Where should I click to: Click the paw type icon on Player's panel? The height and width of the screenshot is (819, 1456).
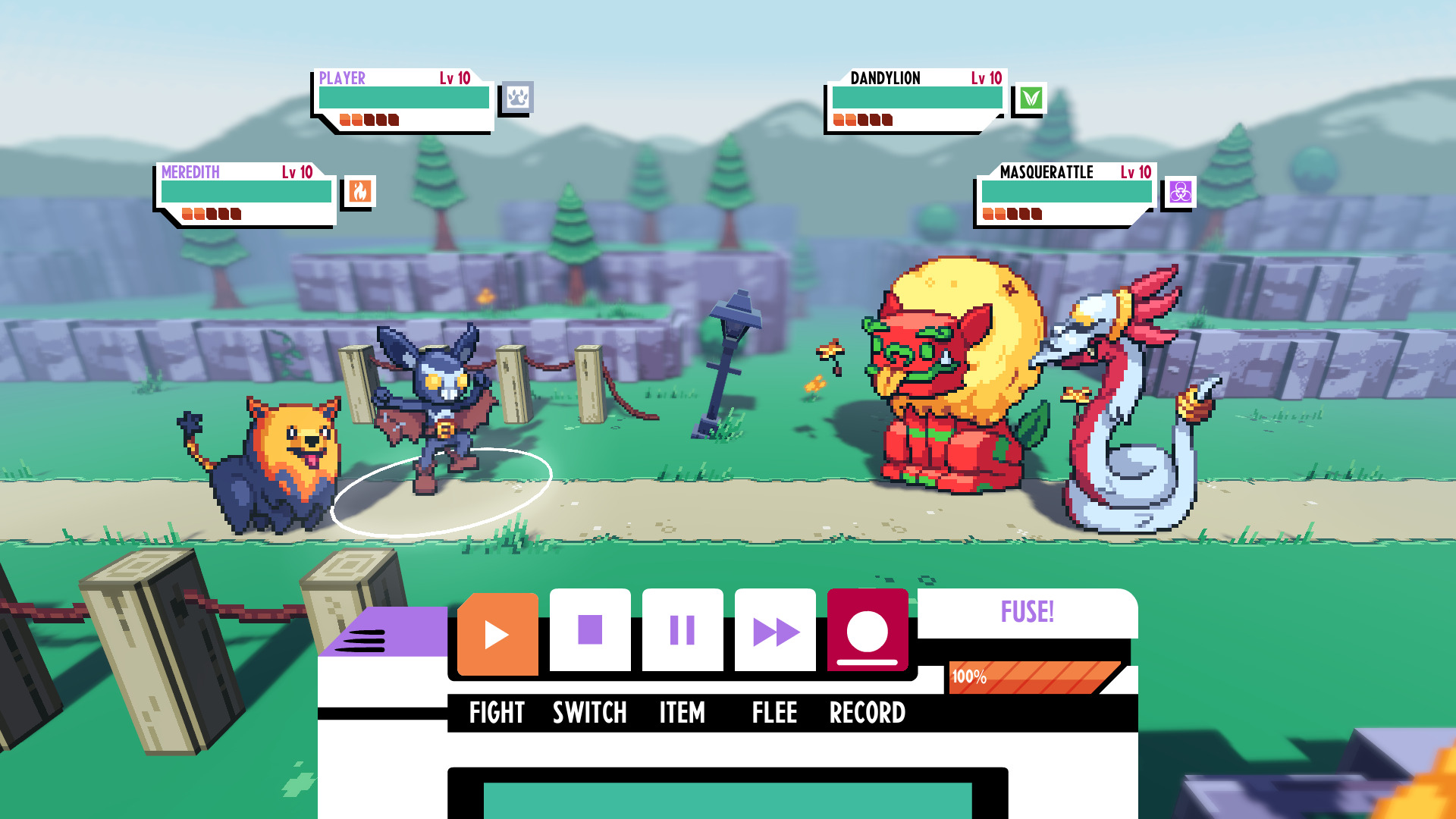518,98
